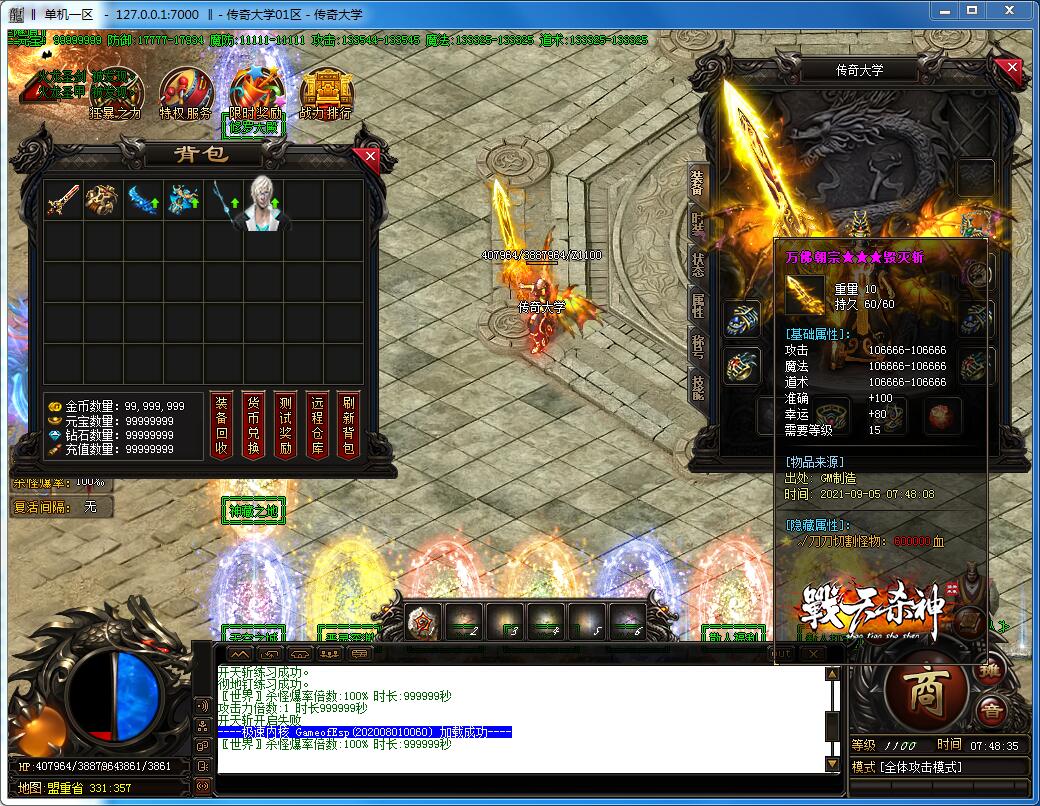Click the 货币兑换 currency exchange button
This screenshot has width=1040, height=806.
coord(254,424)
